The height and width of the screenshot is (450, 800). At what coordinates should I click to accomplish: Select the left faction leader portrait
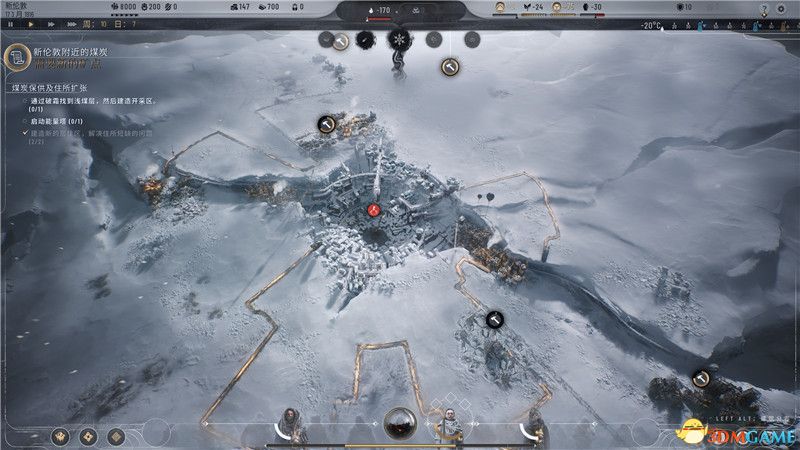coord(289,424)
